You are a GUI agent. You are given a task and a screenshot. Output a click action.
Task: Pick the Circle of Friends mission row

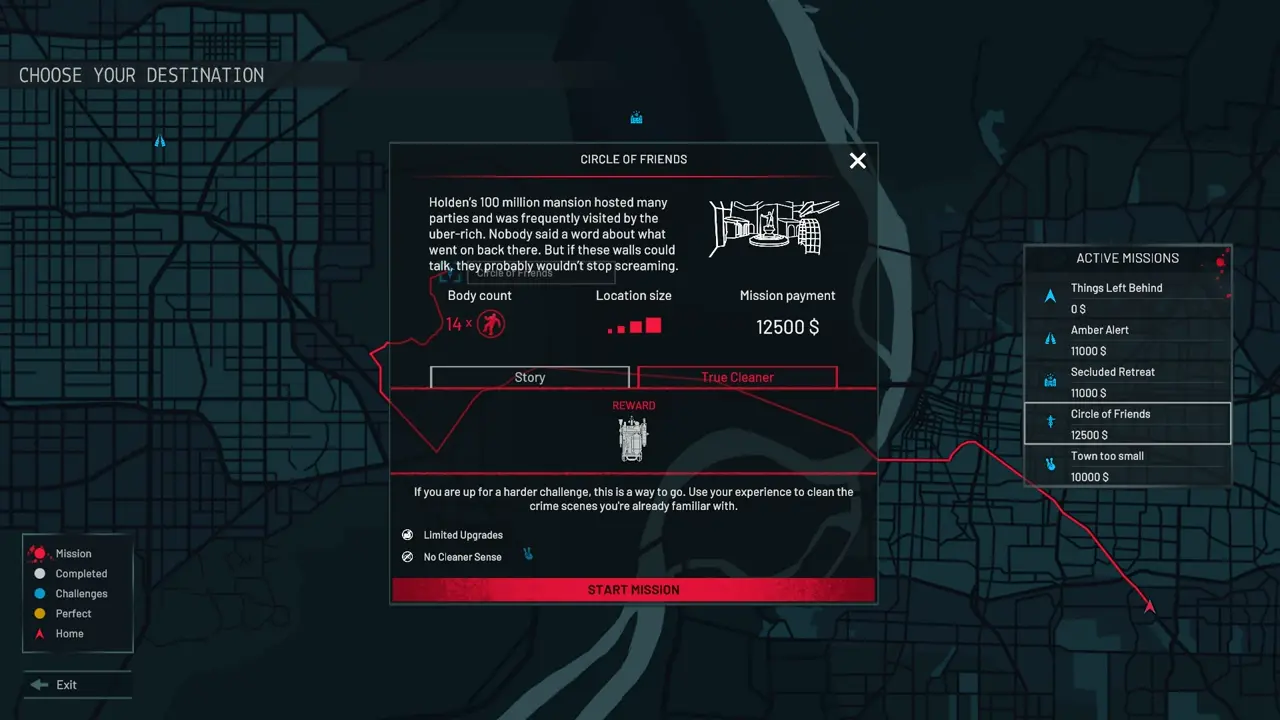1127,424
